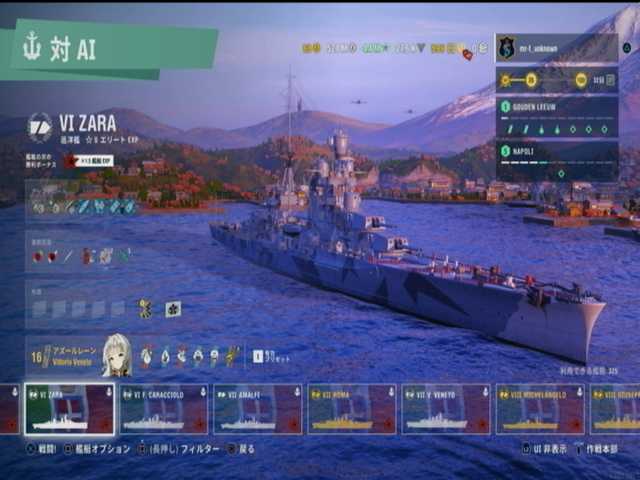Choose the VI F. Caracciolo ship card
The image size is (640, 480).
(x=164, y=409)
